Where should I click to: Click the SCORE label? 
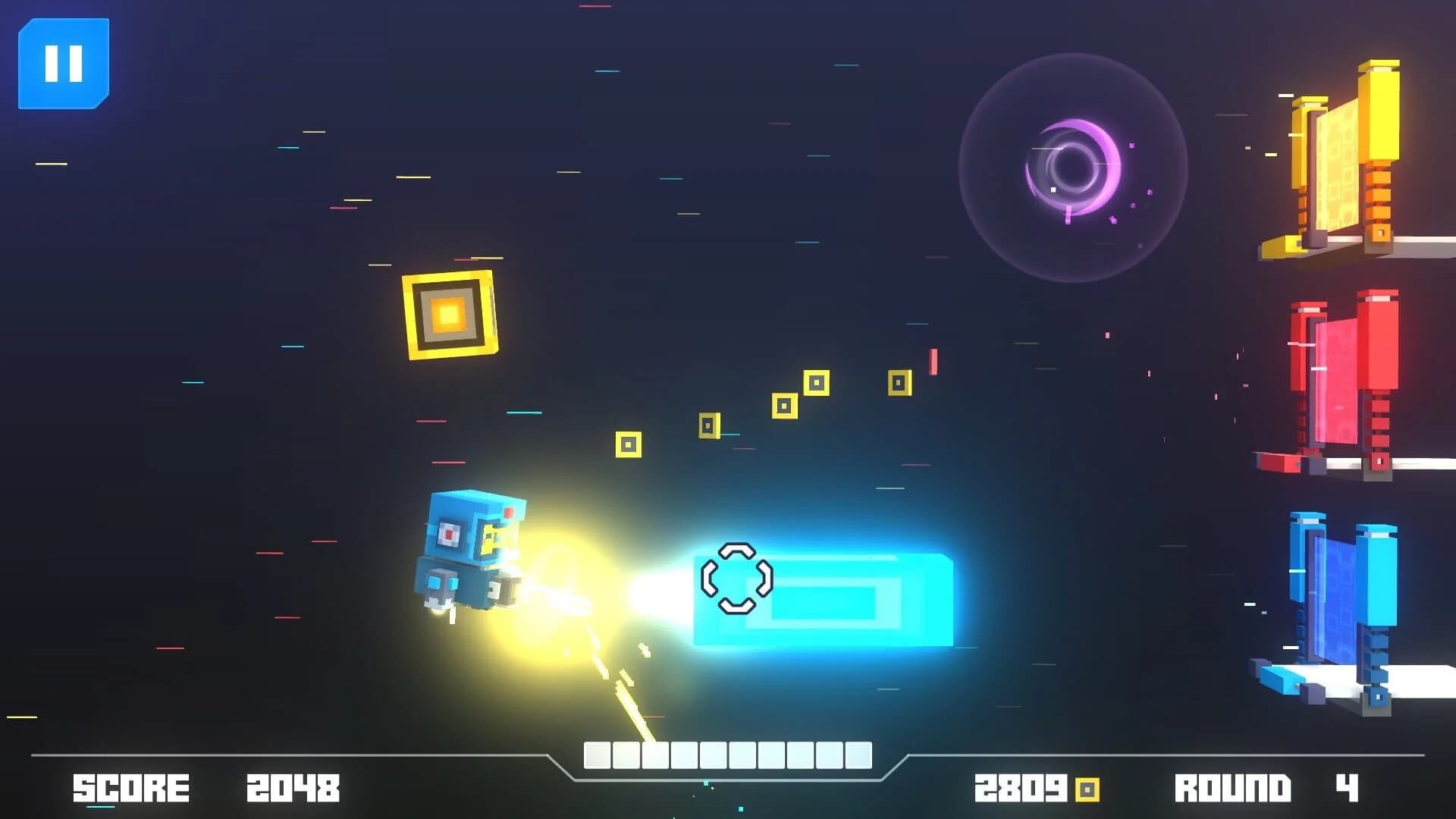[130, 786]
